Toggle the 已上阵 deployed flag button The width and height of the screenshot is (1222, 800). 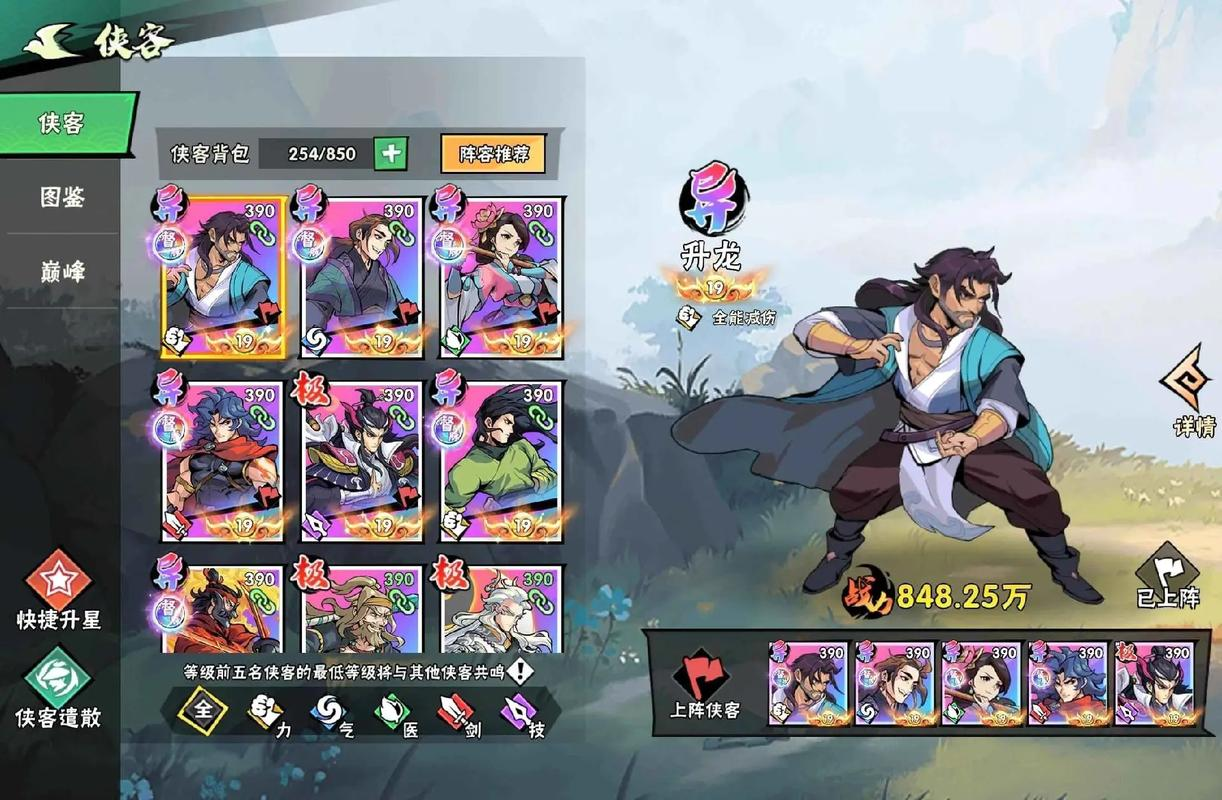pos(1167,577)
